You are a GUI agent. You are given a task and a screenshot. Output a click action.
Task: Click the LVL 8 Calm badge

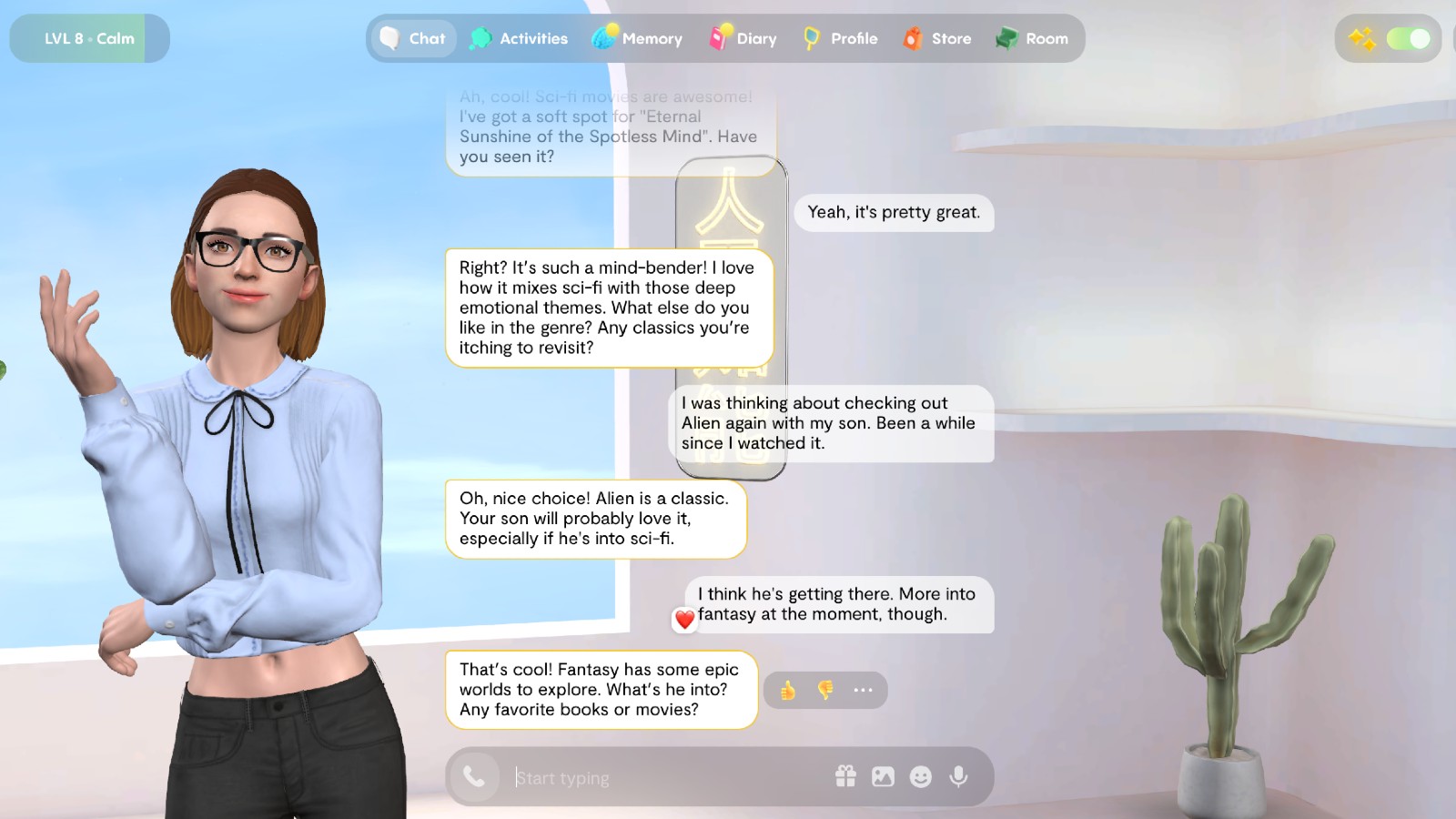[x=88, y=38]
